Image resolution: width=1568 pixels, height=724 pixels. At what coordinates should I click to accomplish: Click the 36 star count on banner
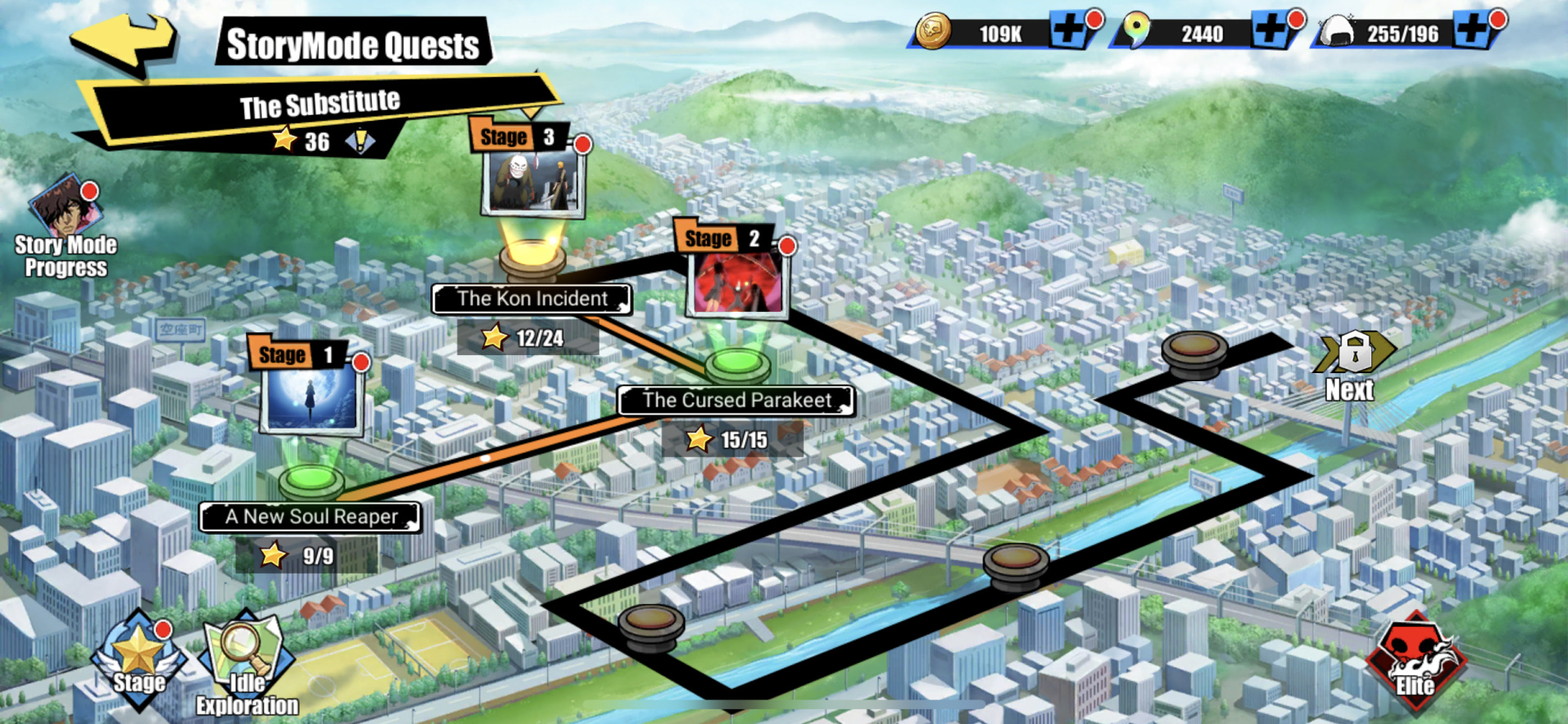(x=304, y=140)
